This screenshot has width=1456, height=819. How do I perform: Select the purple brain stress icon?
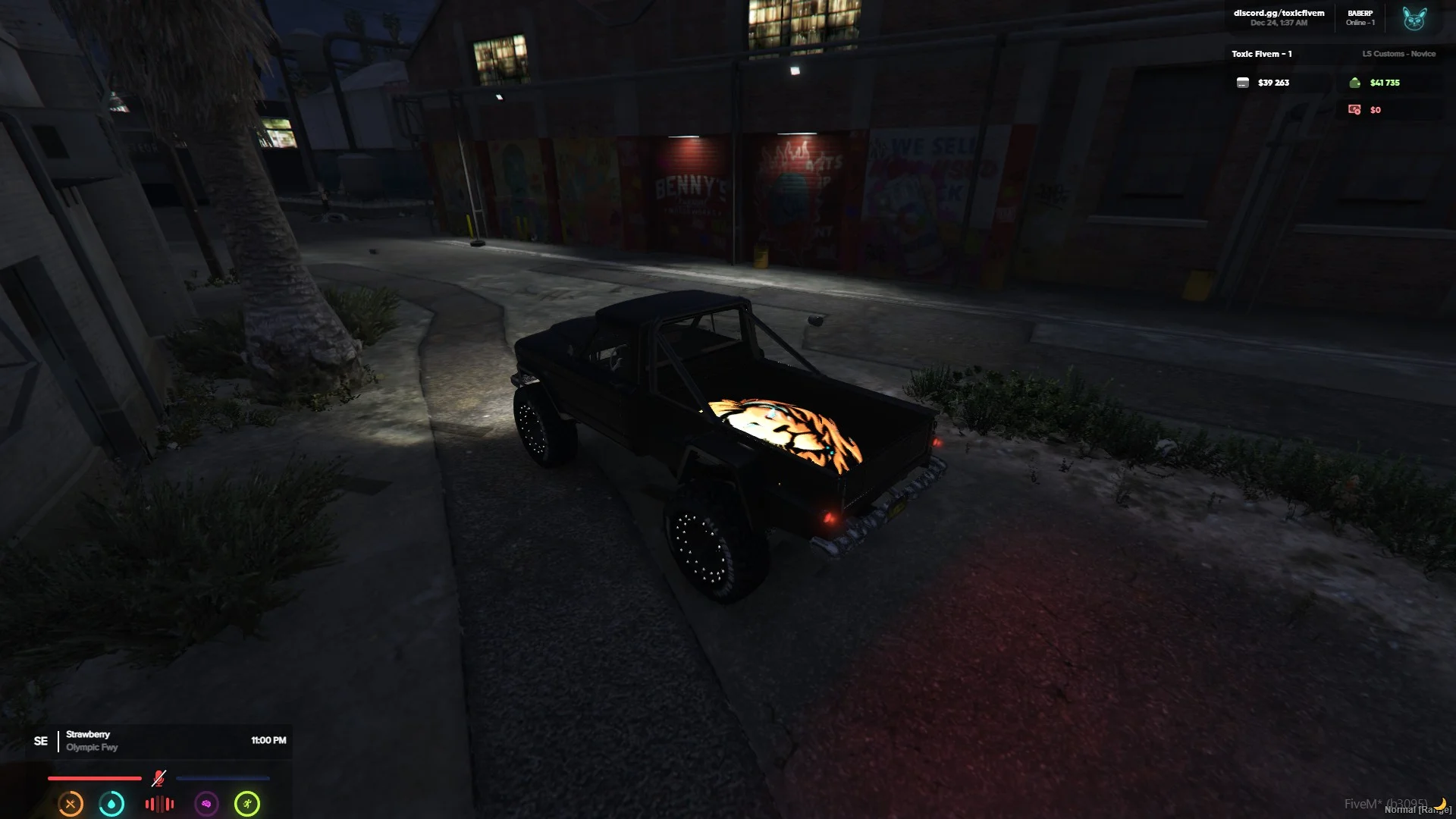206,804
